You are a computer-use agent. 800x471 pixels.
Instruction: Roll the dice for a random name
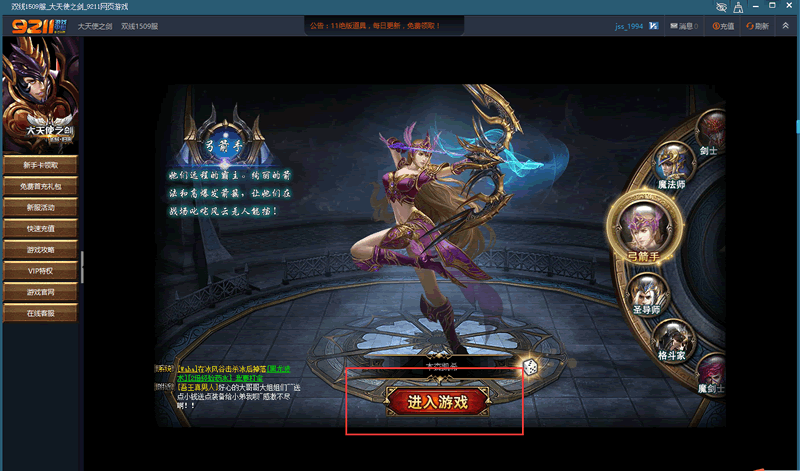click(529, 368)
